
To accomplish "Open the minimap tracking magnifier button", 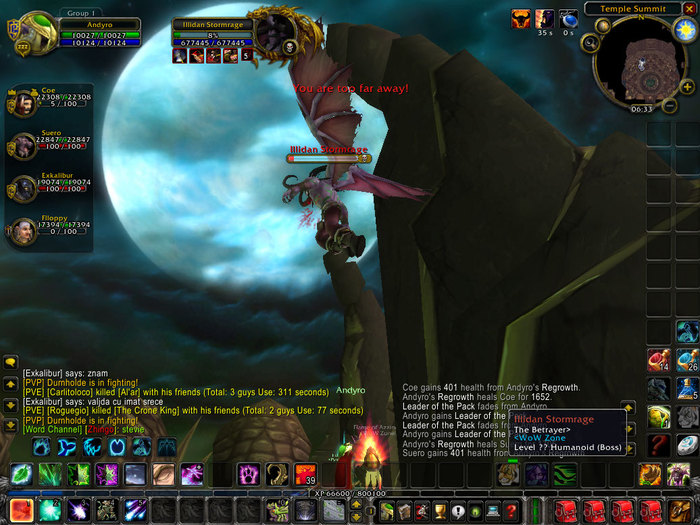I will (x=589, y=42).
